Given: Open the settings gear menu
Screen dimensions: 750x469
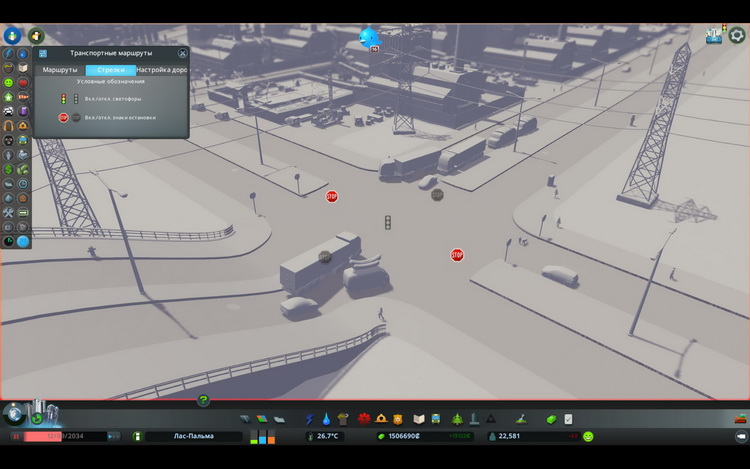Looking at the screenshot, I should (x=737, y=35).
